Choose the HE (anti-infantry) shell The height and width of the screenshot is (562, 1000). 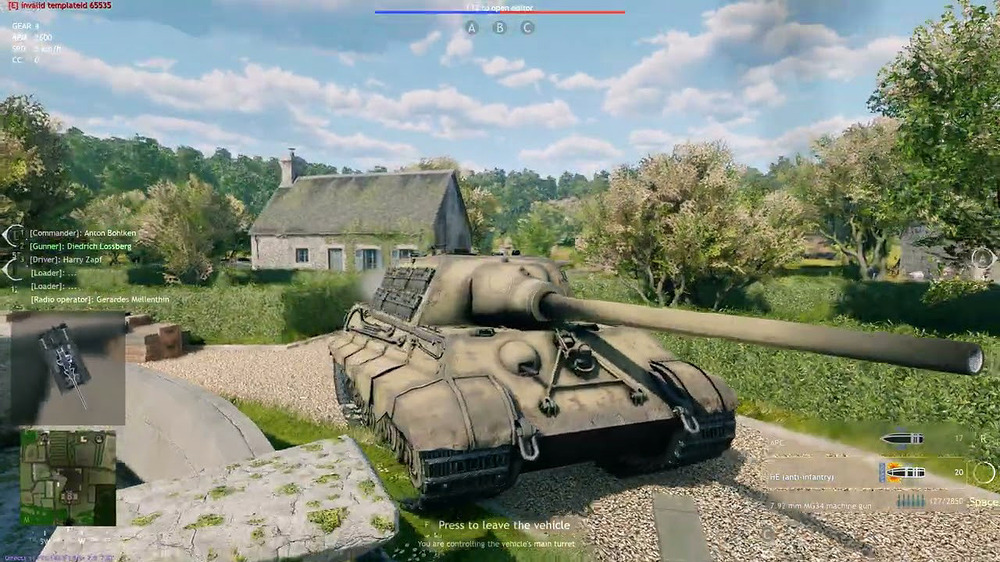866,474
